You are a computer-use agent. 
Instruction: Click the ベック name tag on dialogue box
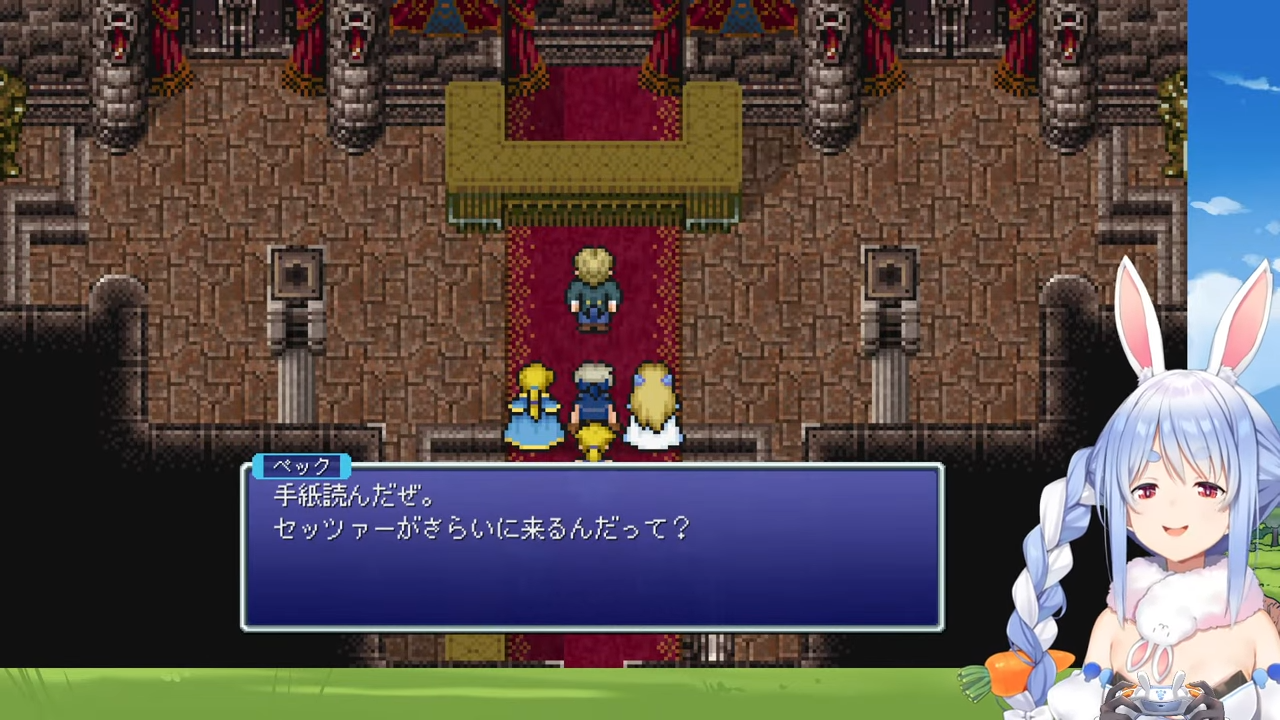click(x=303, y=466)
